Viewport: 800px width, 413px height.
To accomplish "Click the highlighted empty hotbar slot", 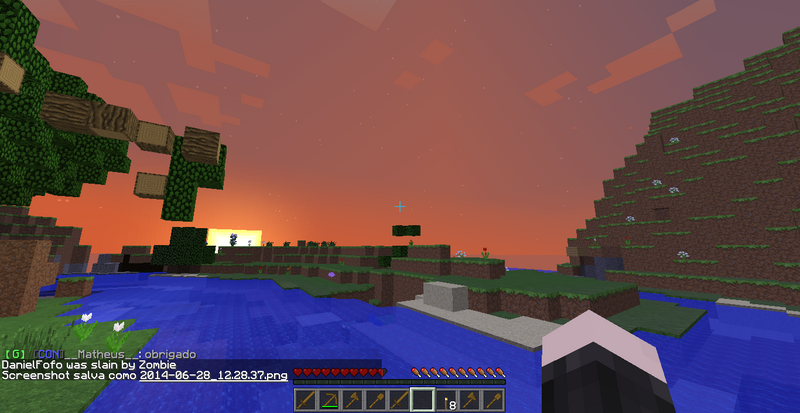I will point(422,400).
